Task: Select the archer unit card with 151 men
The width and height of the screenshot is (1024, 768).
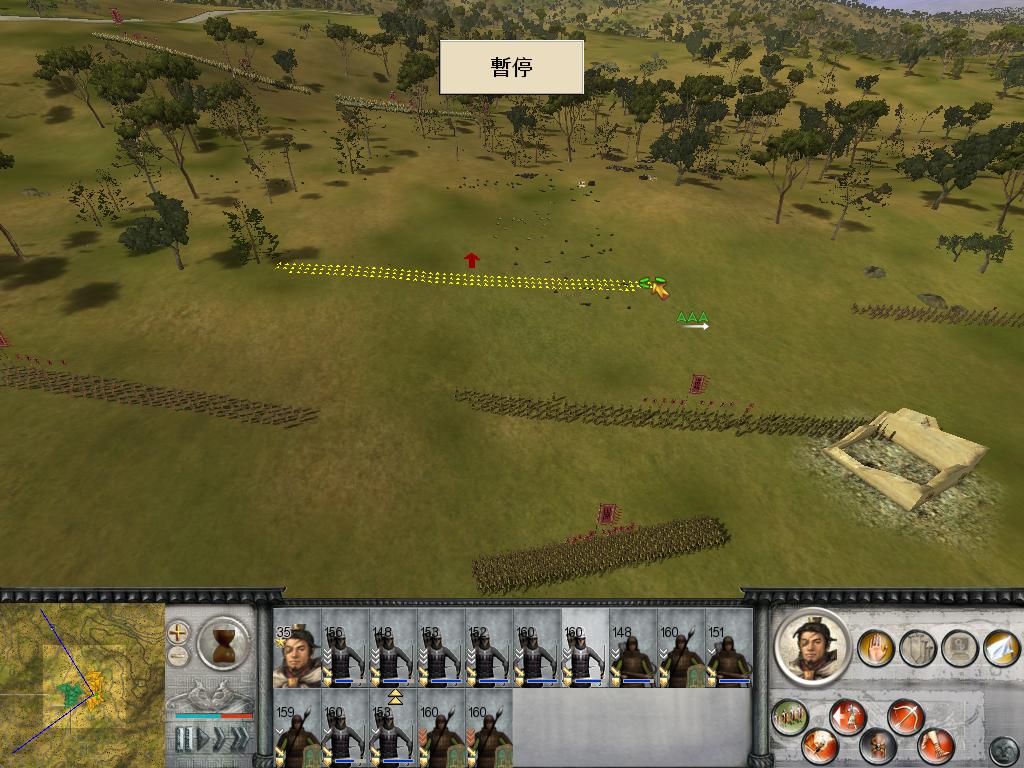Action: (x=729, y=649)
